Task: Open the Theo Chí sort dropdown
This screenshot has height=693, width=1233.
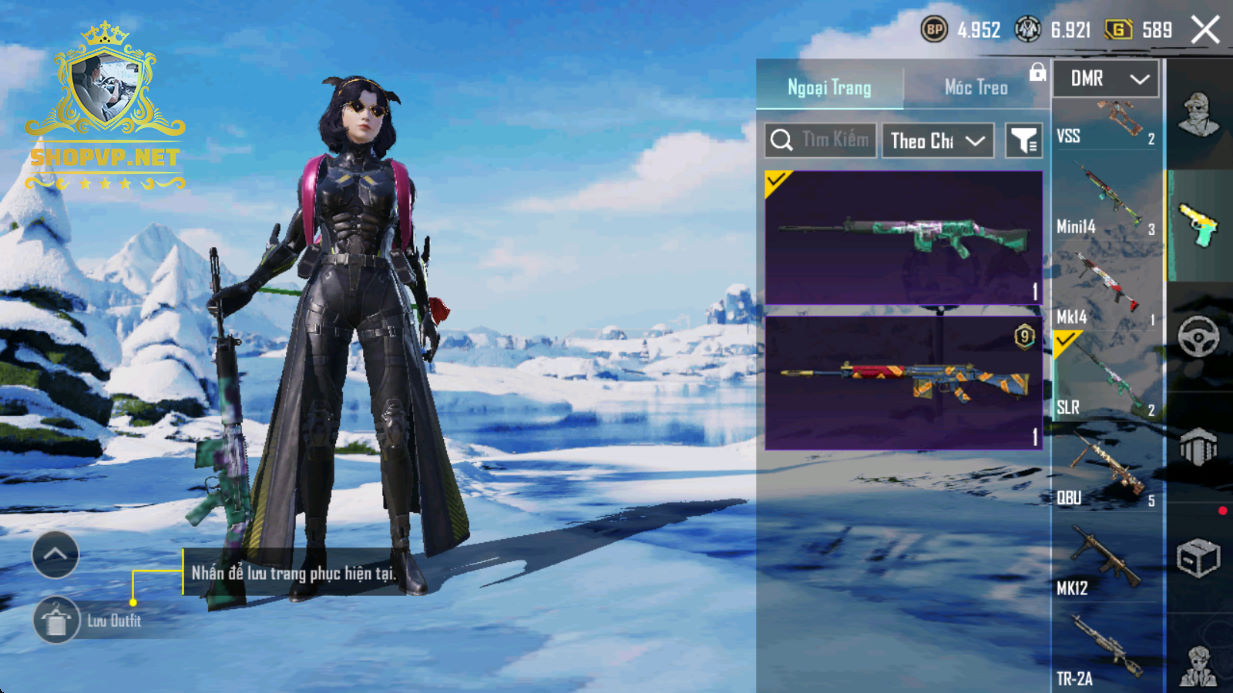Action: click(x=937, y=141)
